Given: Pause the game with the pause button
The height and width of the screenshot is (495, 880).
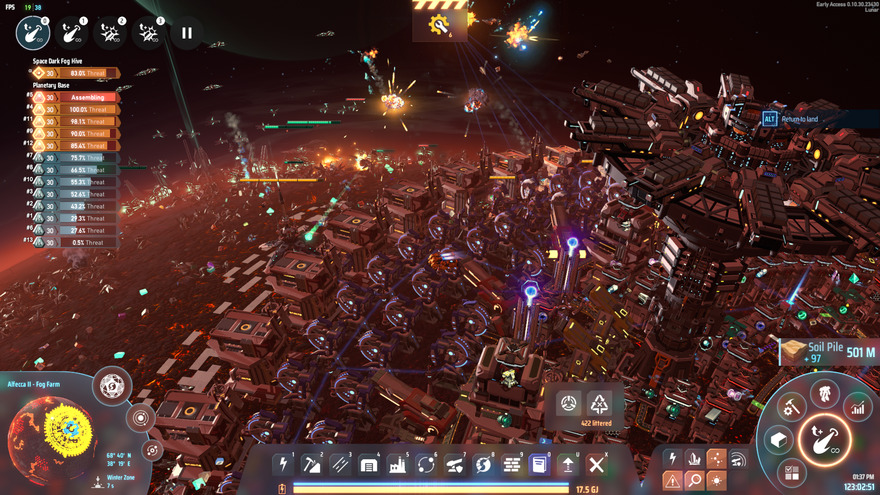Looking at the screenshot, I should tap(186, 33).
